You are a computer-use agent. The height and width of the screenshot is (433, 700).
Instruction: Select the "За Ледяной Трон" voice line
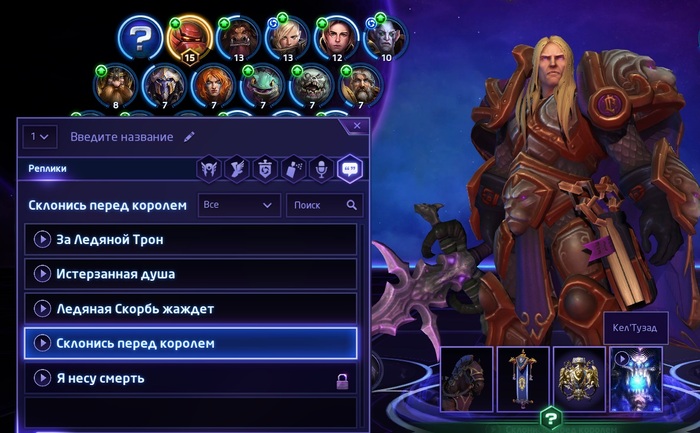tap(190, 240)
